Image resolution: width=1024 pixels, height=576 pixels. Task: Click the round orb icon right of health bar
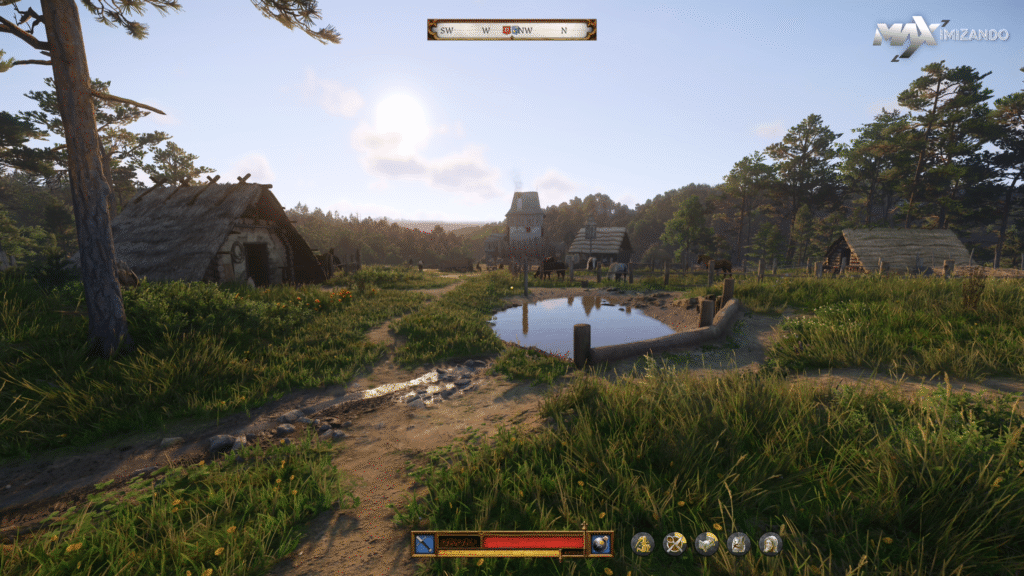coord(600,543)
